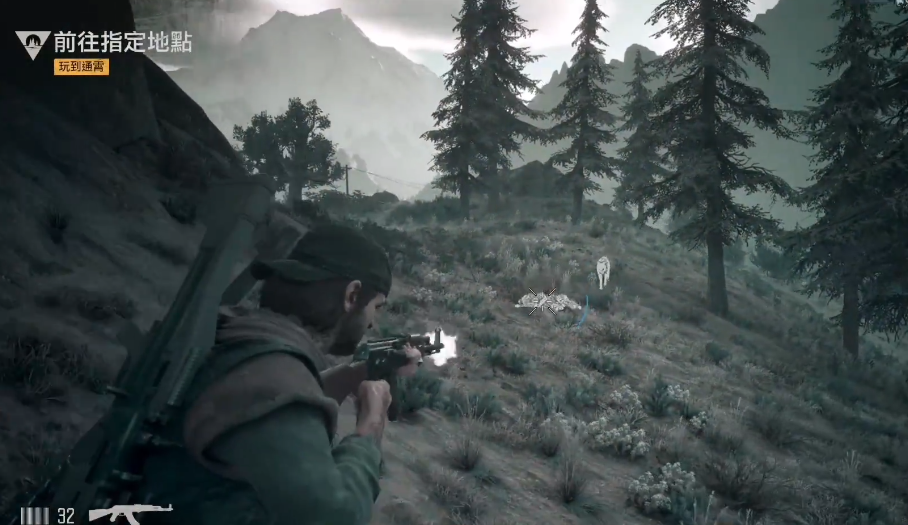Viewport: 908px width, 525px height.
Task: Click the assault rifle weapon icon
Action: coord(130,514)
